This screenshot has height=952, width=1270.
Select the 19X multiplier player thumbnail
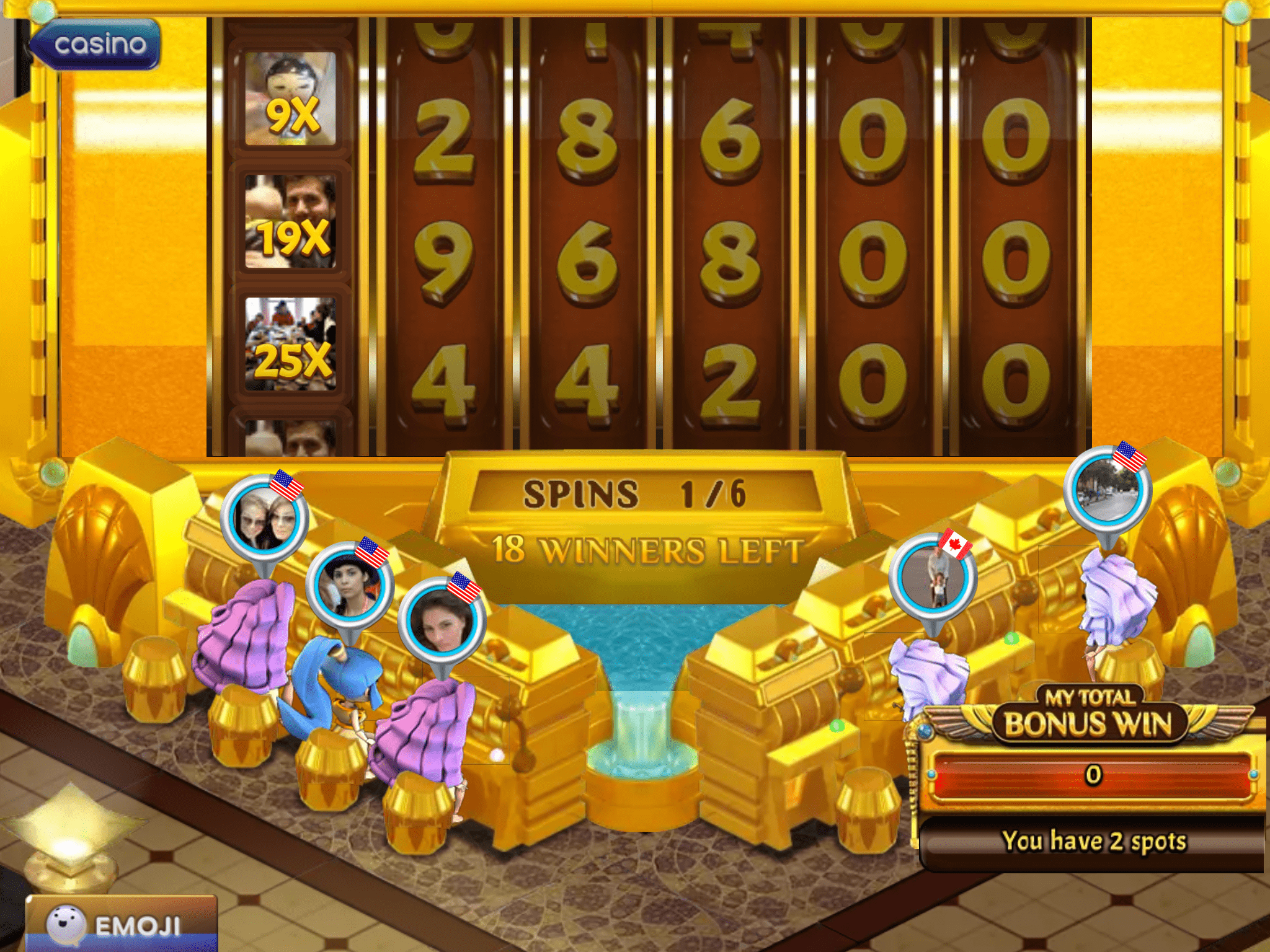point(290,221)
